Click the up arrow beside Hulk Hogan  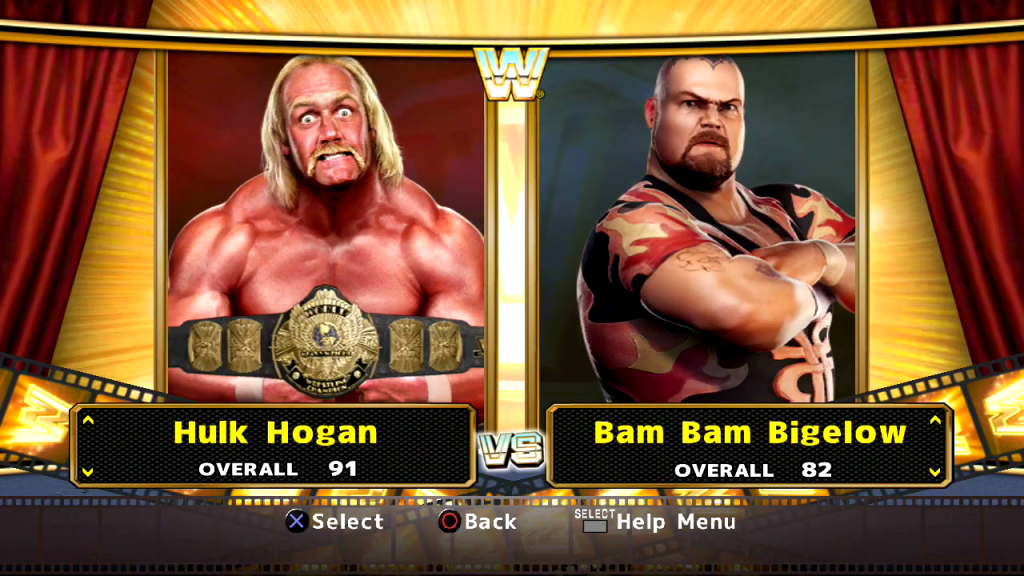(x=88, y=420)
